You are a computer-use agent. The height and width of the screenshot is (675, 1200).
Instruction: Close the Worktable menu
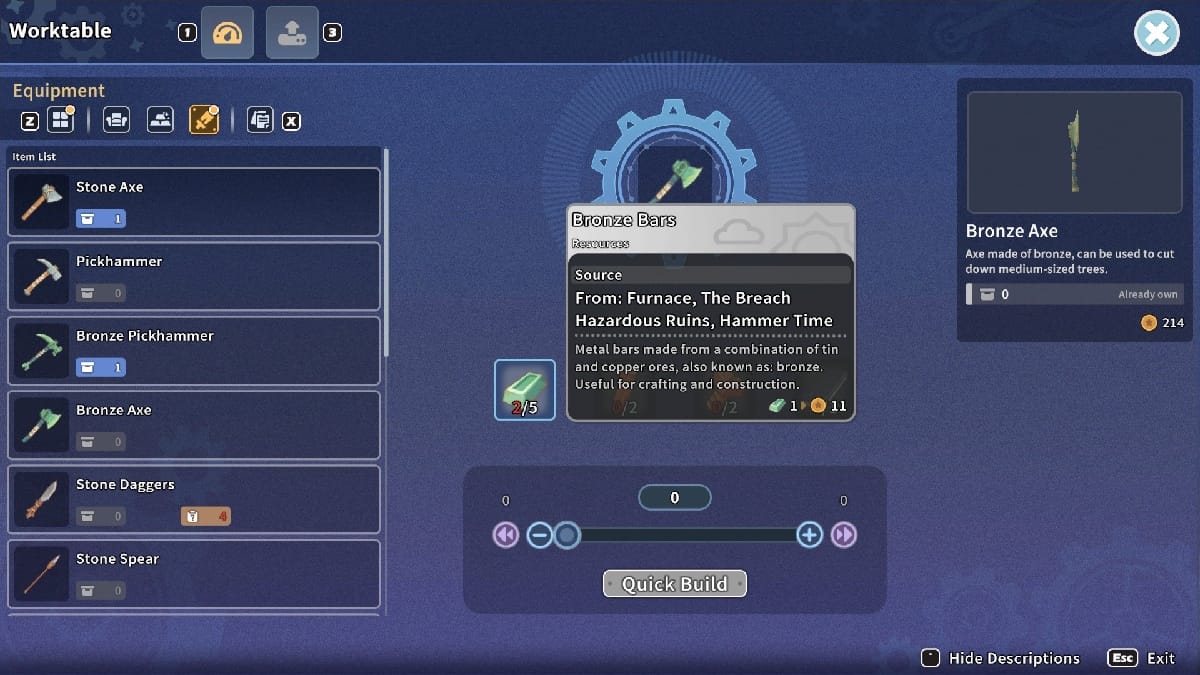(1156, 33)
